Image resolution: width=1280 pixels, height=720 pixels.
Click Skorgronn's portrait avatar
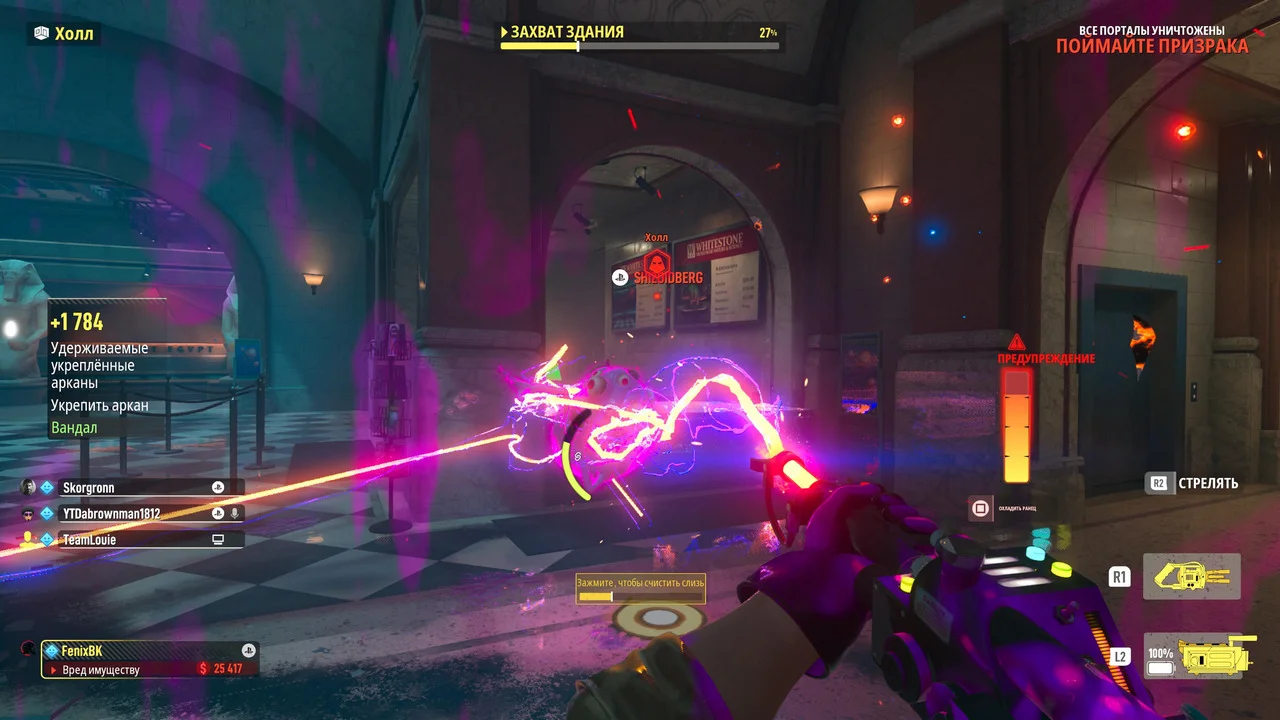(28, 487)
